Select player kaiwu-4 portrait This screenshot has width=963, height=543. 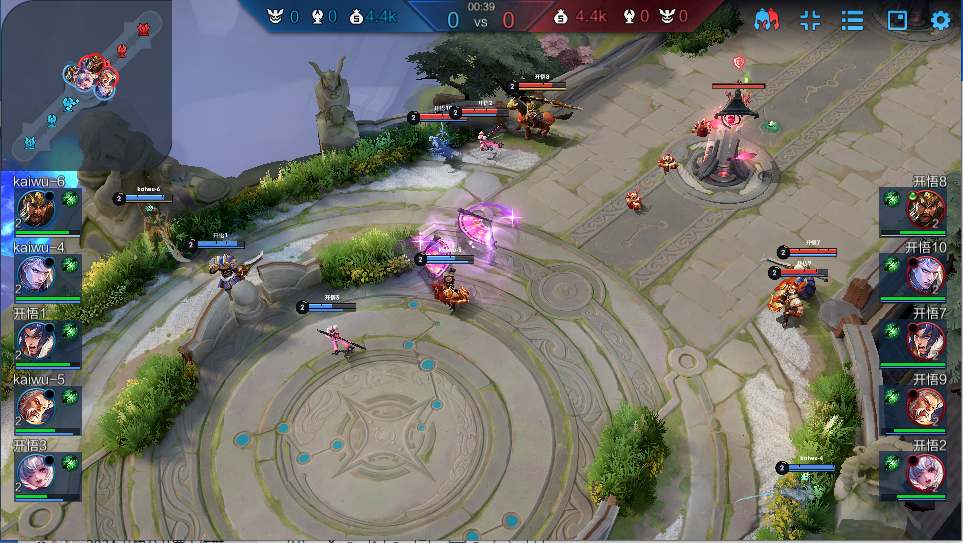pos(35,273)
